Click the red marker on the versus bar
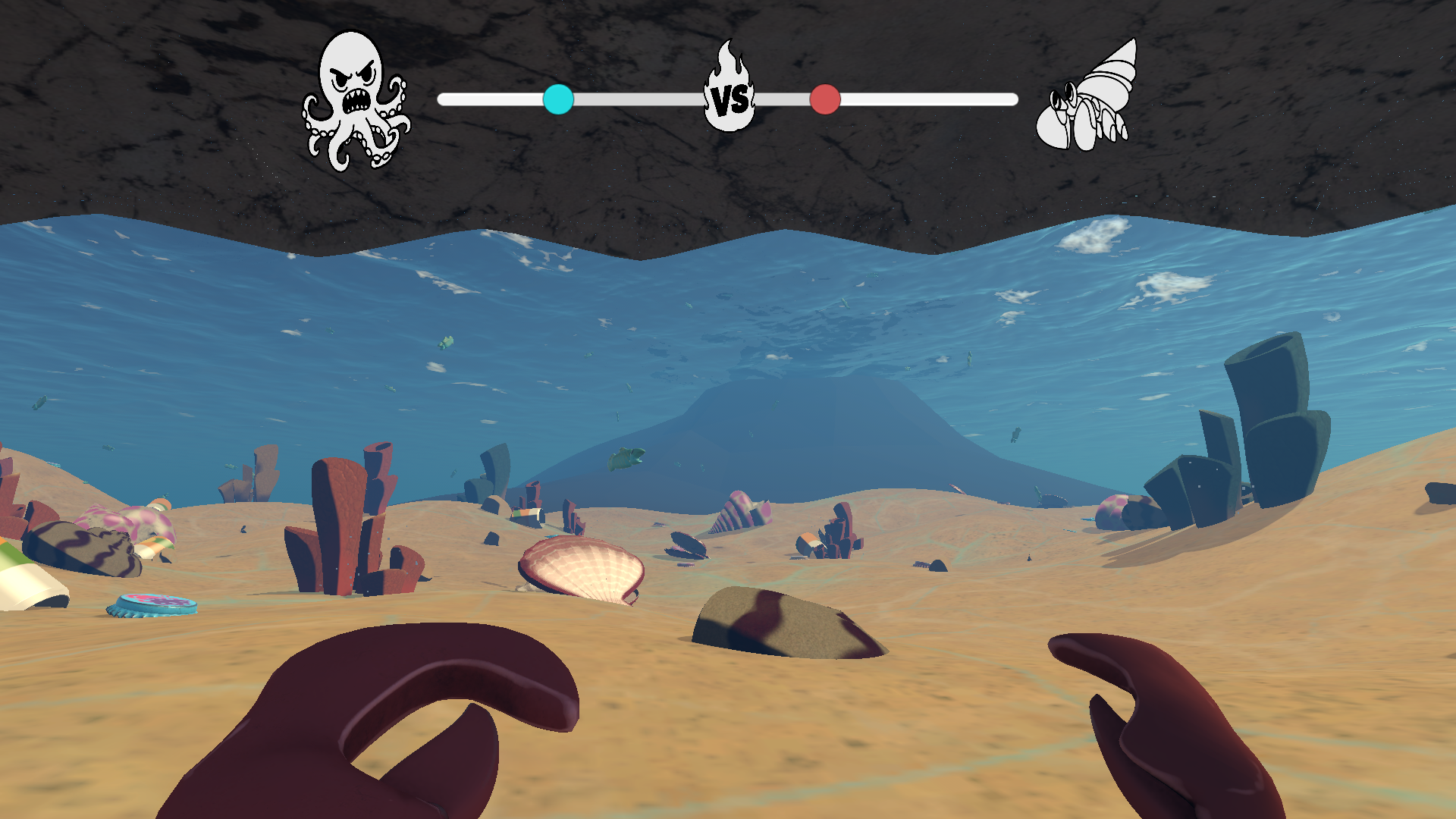1456x819 pixels. point(825,99)
